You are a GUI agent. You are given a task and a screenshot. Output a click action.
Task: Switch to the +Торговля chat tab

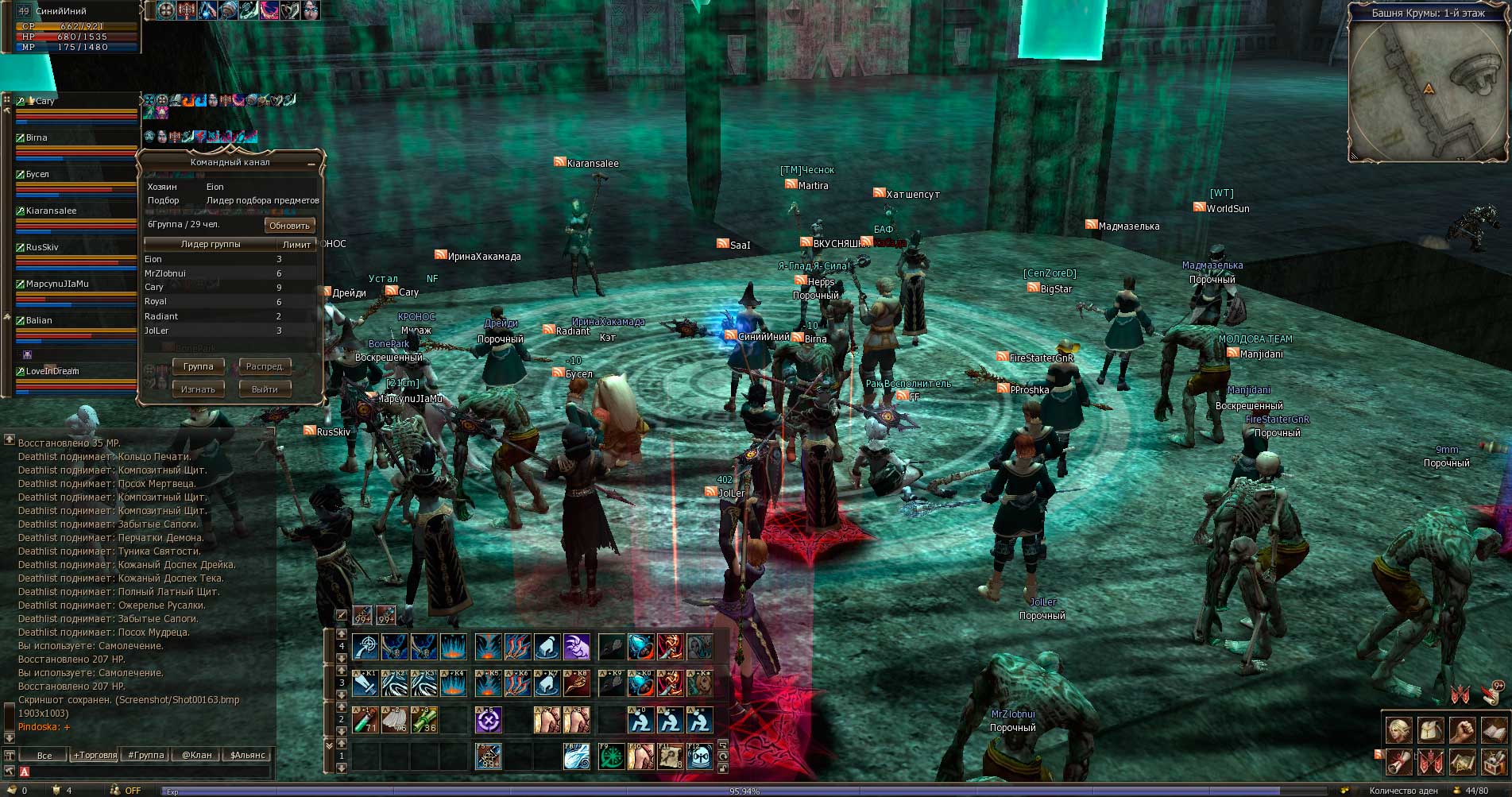[95, 755]
